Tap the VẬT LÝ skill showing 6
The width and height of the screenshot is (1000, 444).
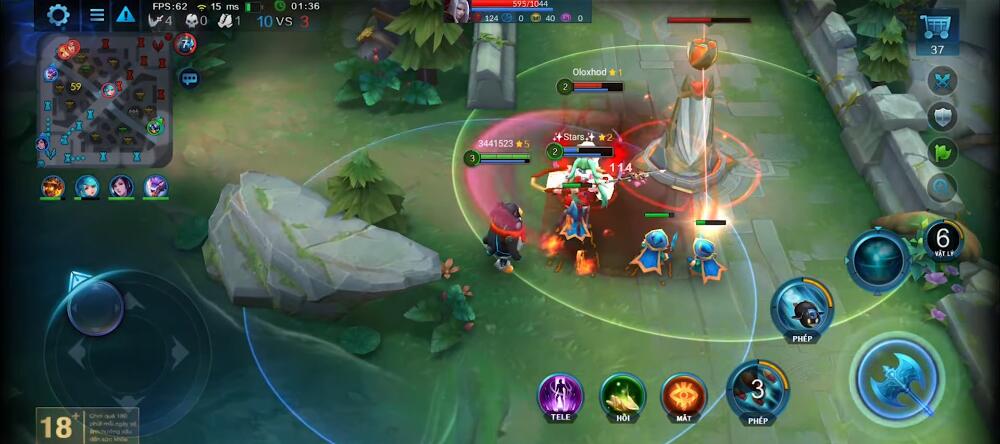942,240
